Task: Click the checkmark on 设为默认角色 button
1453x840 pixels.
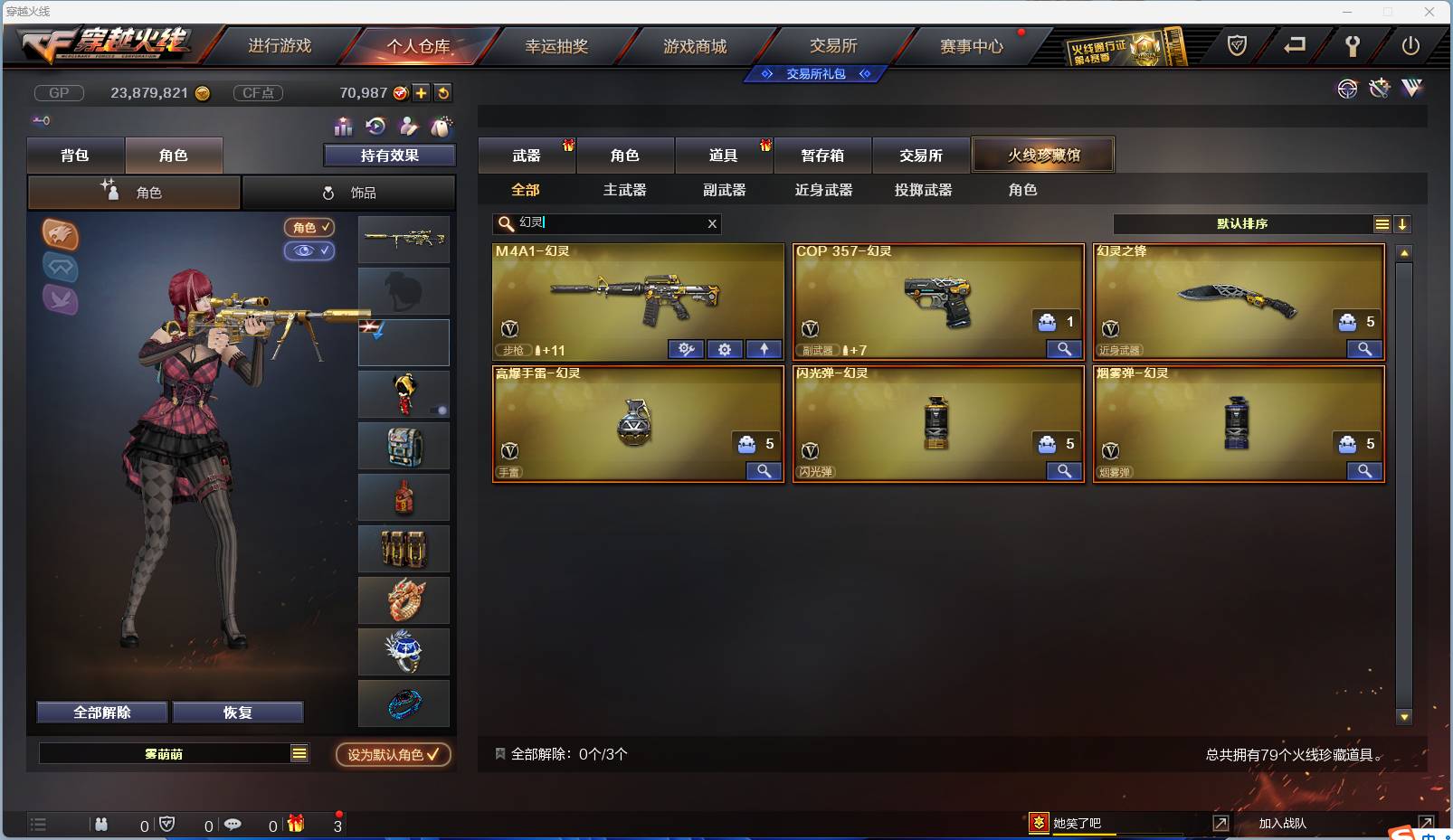Action: pos(432,755)
